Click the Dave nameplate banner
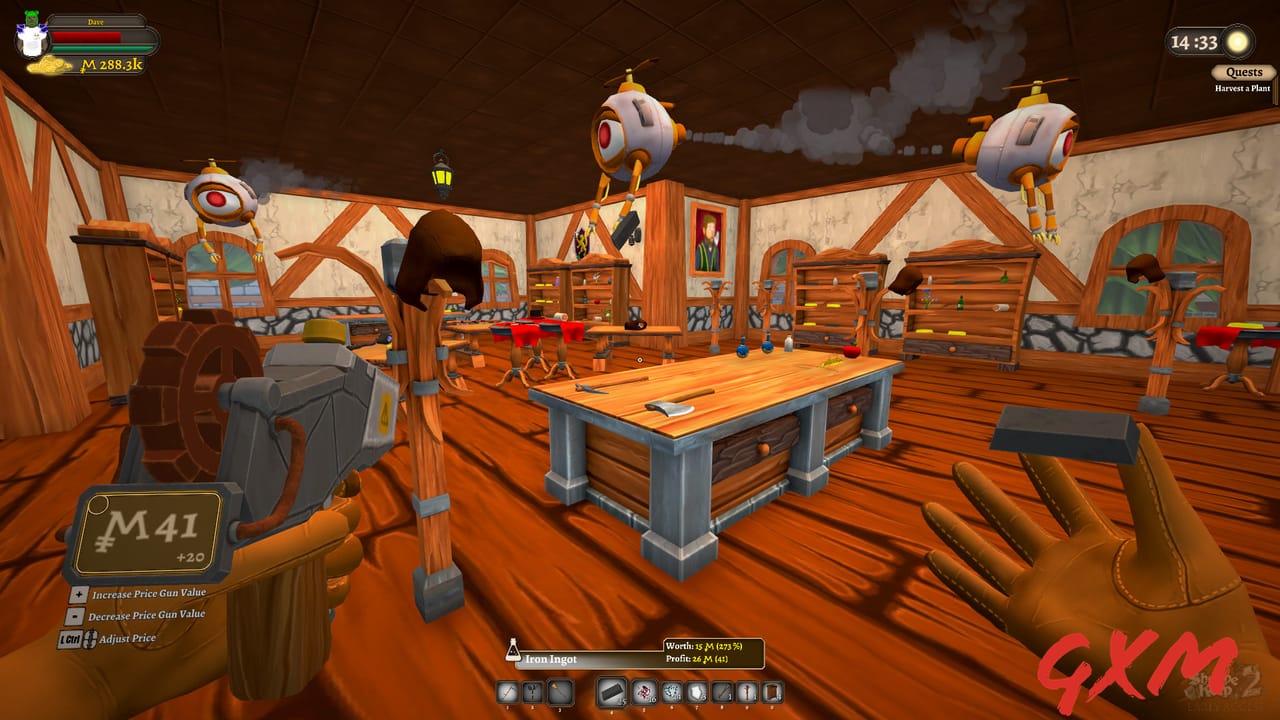1280x720 pixels. [x=95, y=22]
